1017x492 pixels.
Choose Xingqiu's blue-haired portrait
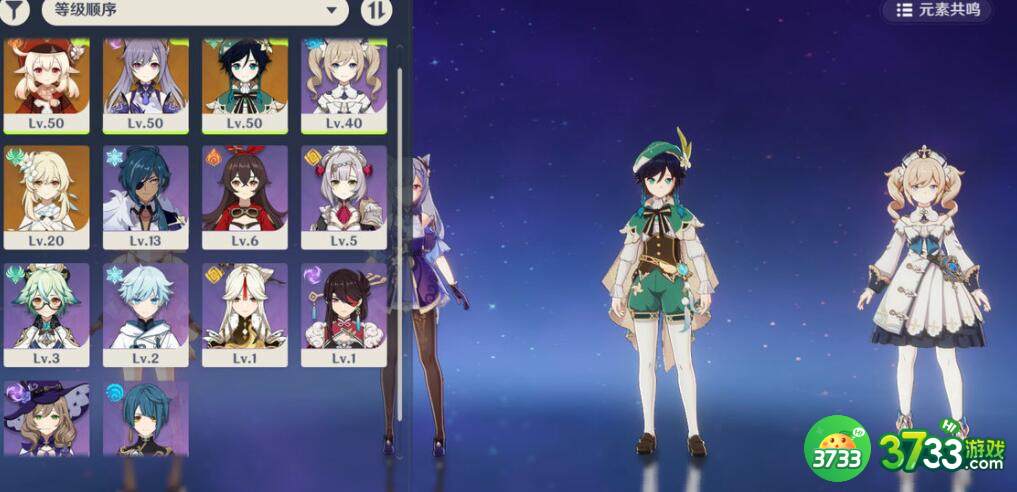146,418
